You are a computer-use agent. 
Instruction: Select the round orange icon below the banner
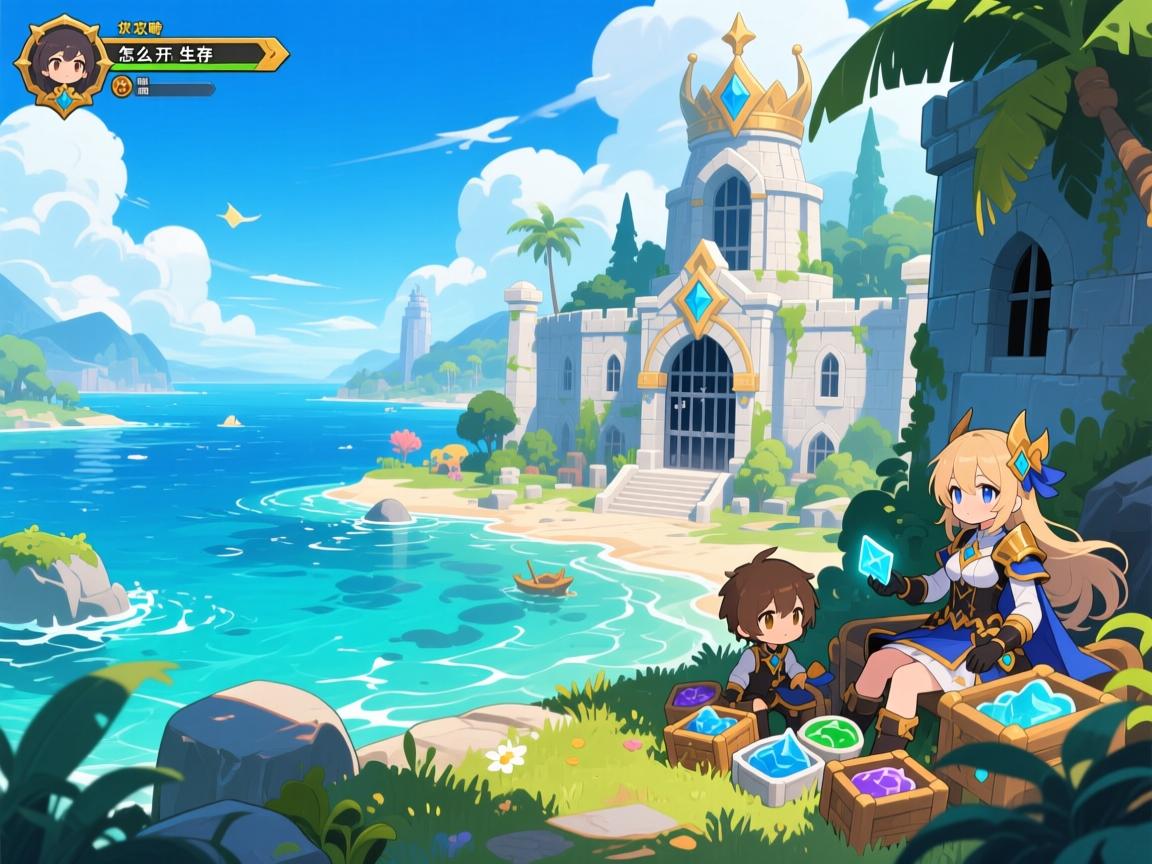pos(122,87)
